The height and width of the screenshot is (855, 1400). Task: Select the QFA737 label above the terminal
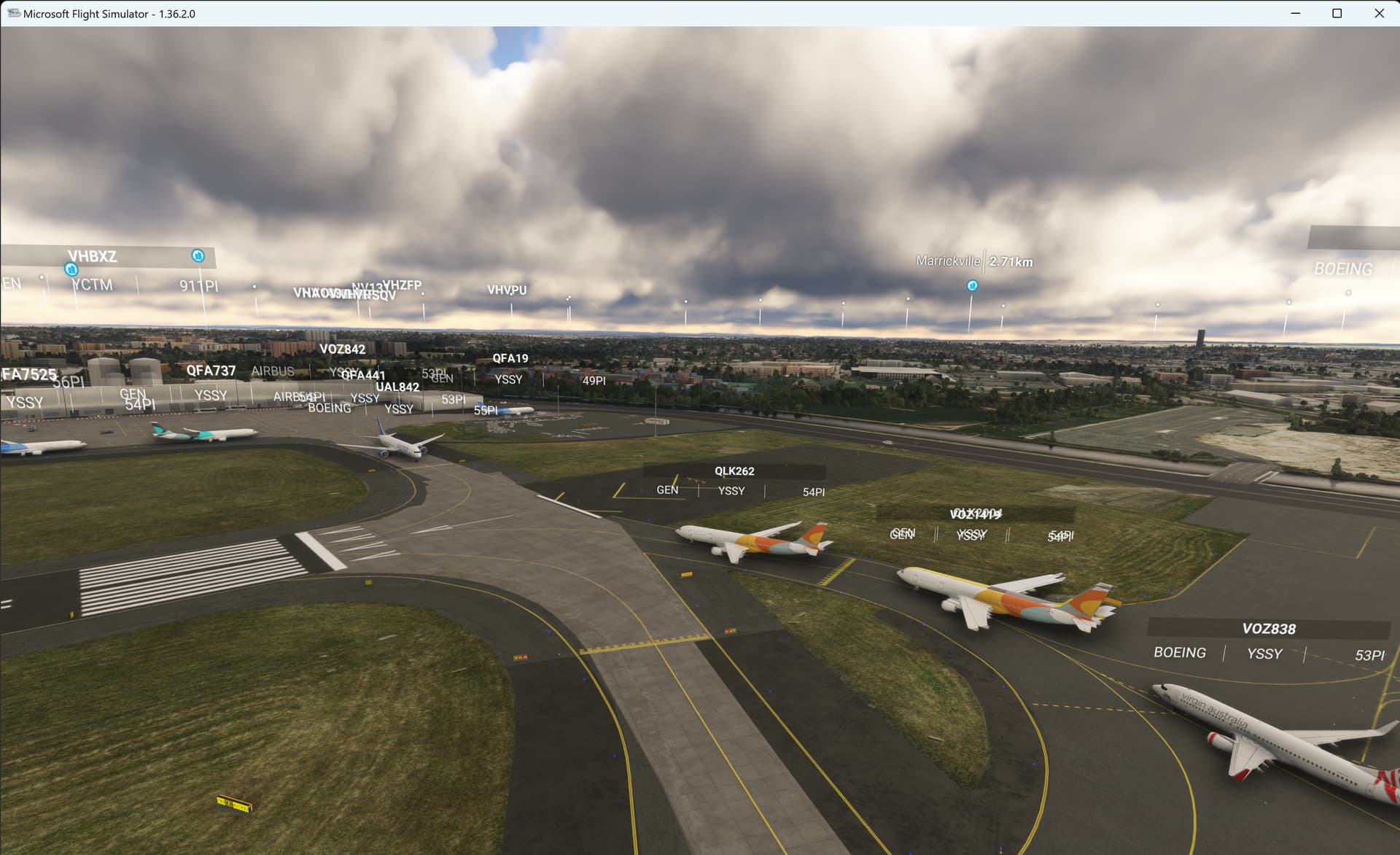pos(211,371)
